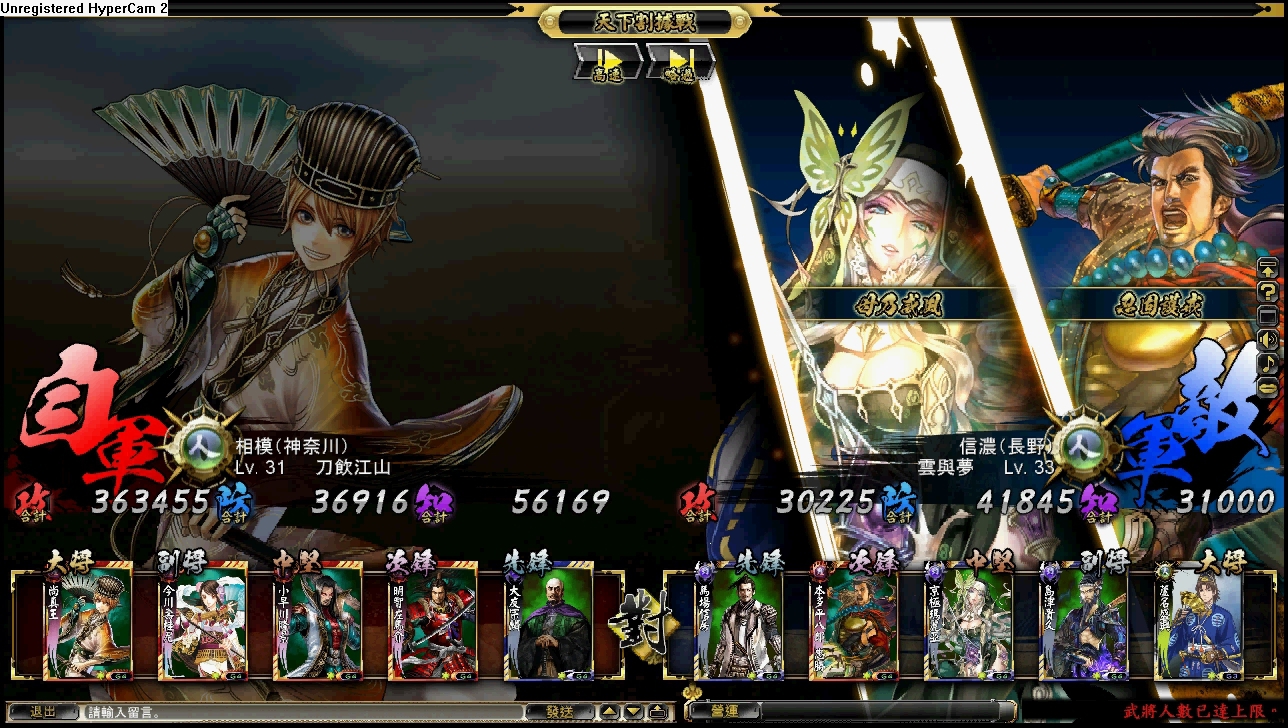Select own vanguard card 大友宗麟
Viewport: 1288px width, 728px height.
pos(548,624)
